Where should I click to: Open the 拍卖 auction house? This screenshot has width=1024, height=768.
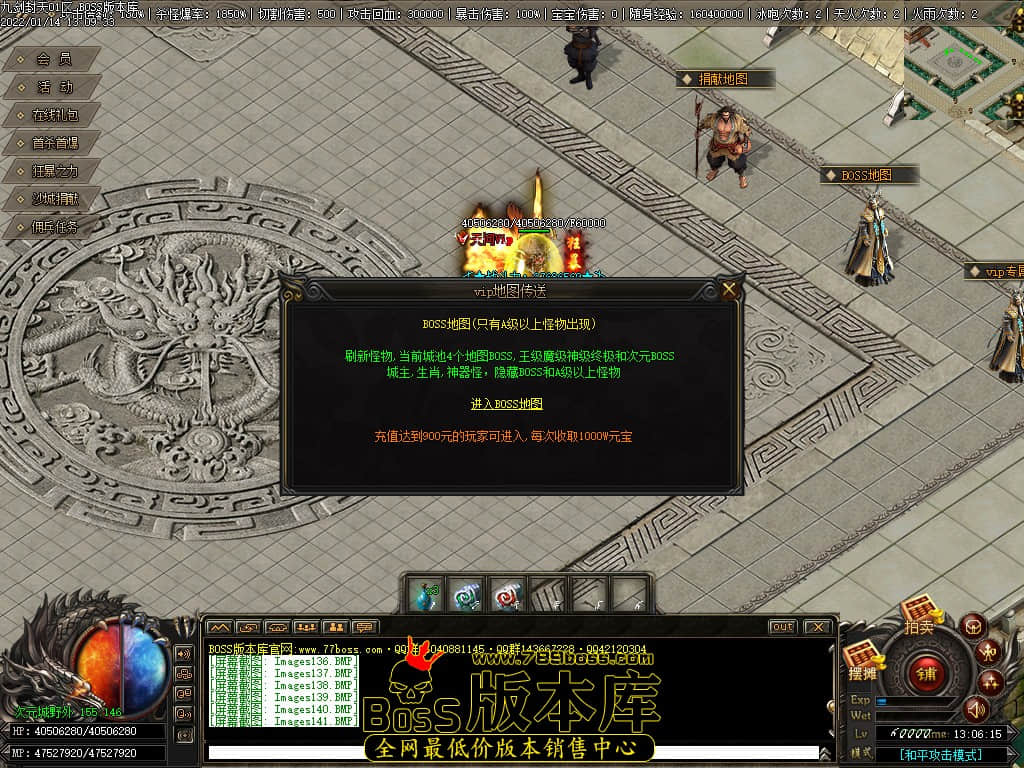pos(918,616)
